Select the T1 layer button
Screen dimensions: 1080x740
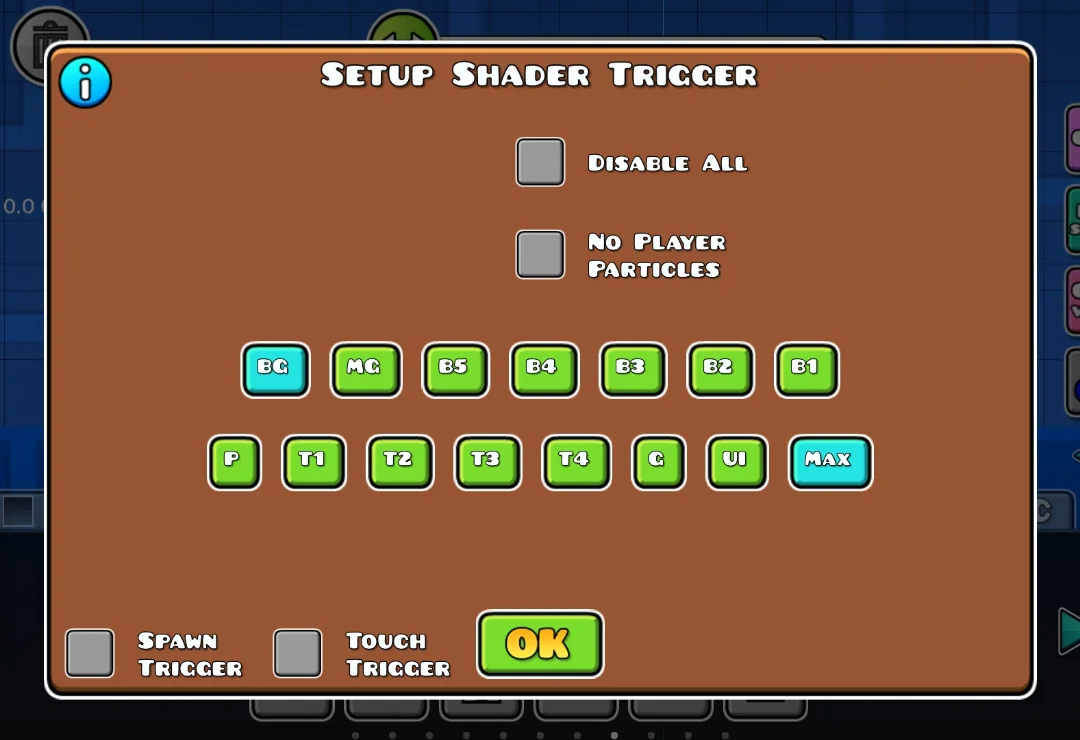(x=313, y=462)
